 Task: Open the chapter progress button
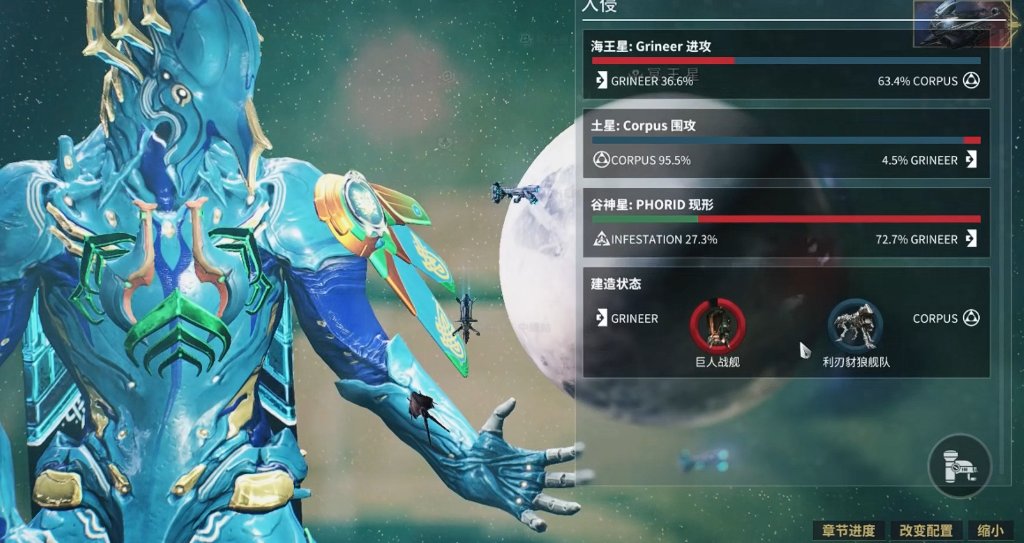point(848,531)
